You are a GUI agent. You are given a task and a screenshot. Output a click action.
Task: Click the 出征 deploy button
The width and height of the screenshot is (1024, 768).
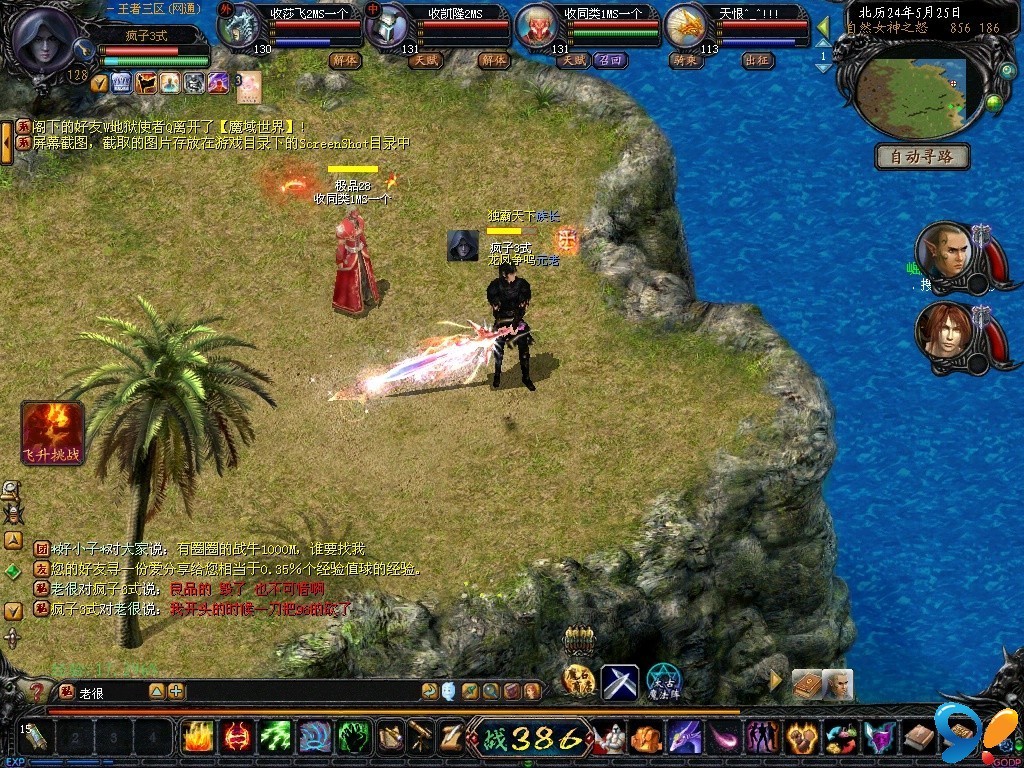point(758,60)
